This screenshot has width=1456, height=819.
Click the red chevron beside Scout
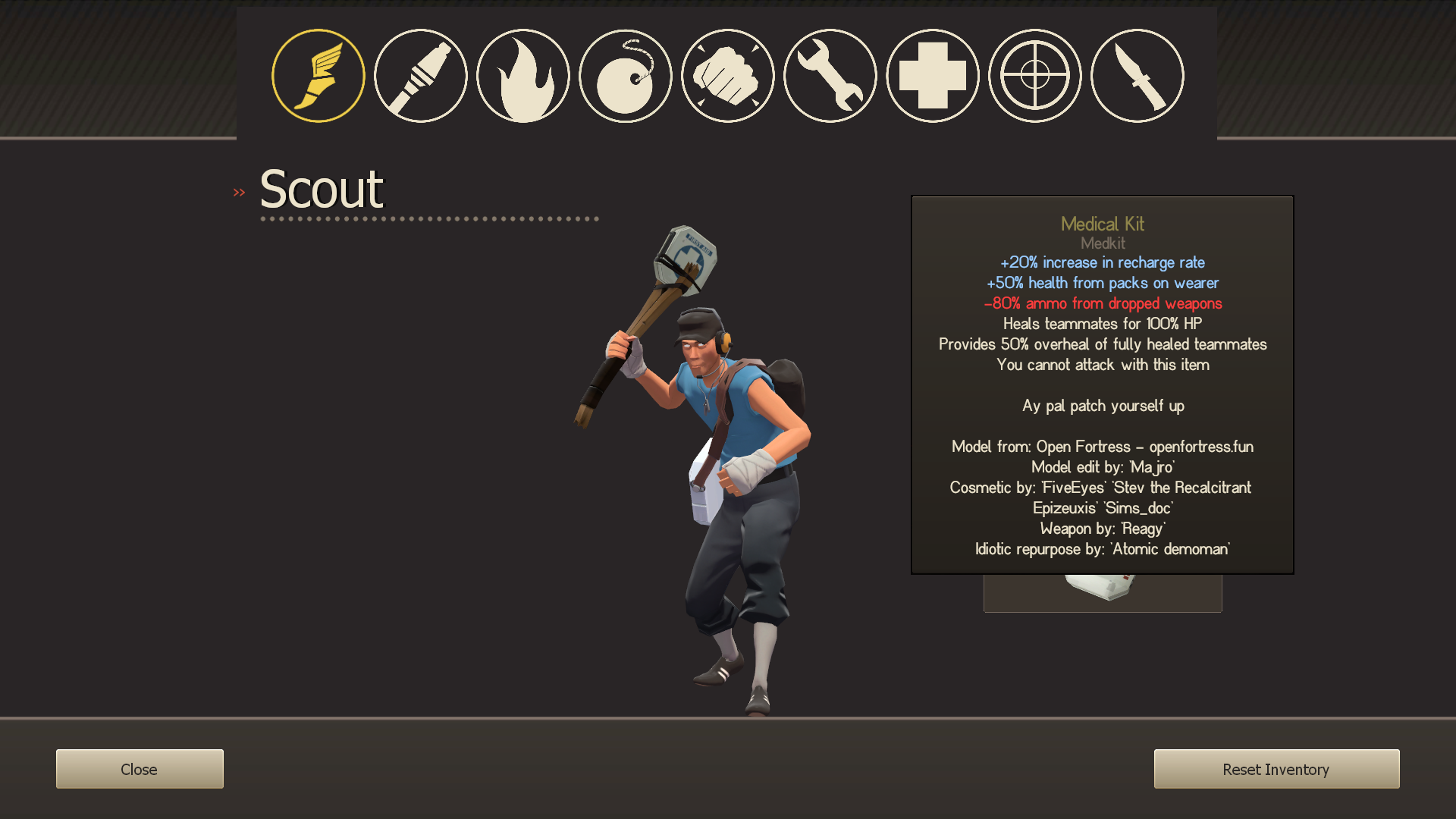click(239, 191)
